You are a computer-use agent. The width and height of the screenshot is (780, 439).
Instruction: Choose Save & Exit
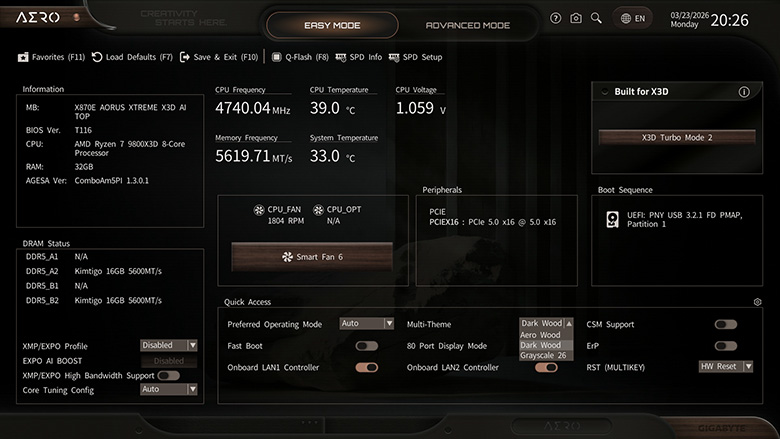coord(220,57)
